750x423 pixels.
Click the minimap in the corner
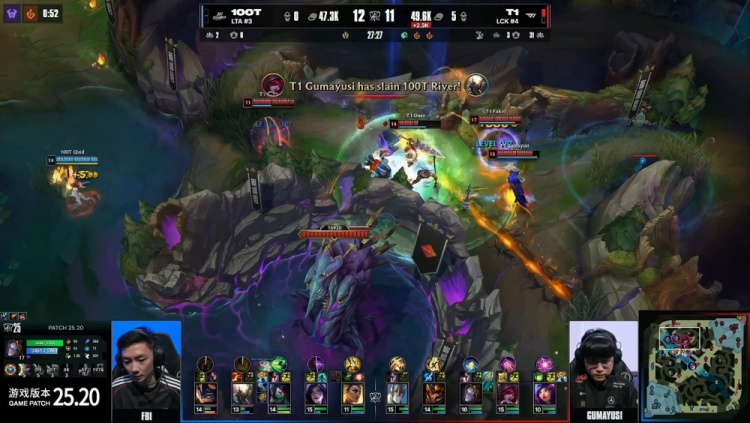(693, 367)
